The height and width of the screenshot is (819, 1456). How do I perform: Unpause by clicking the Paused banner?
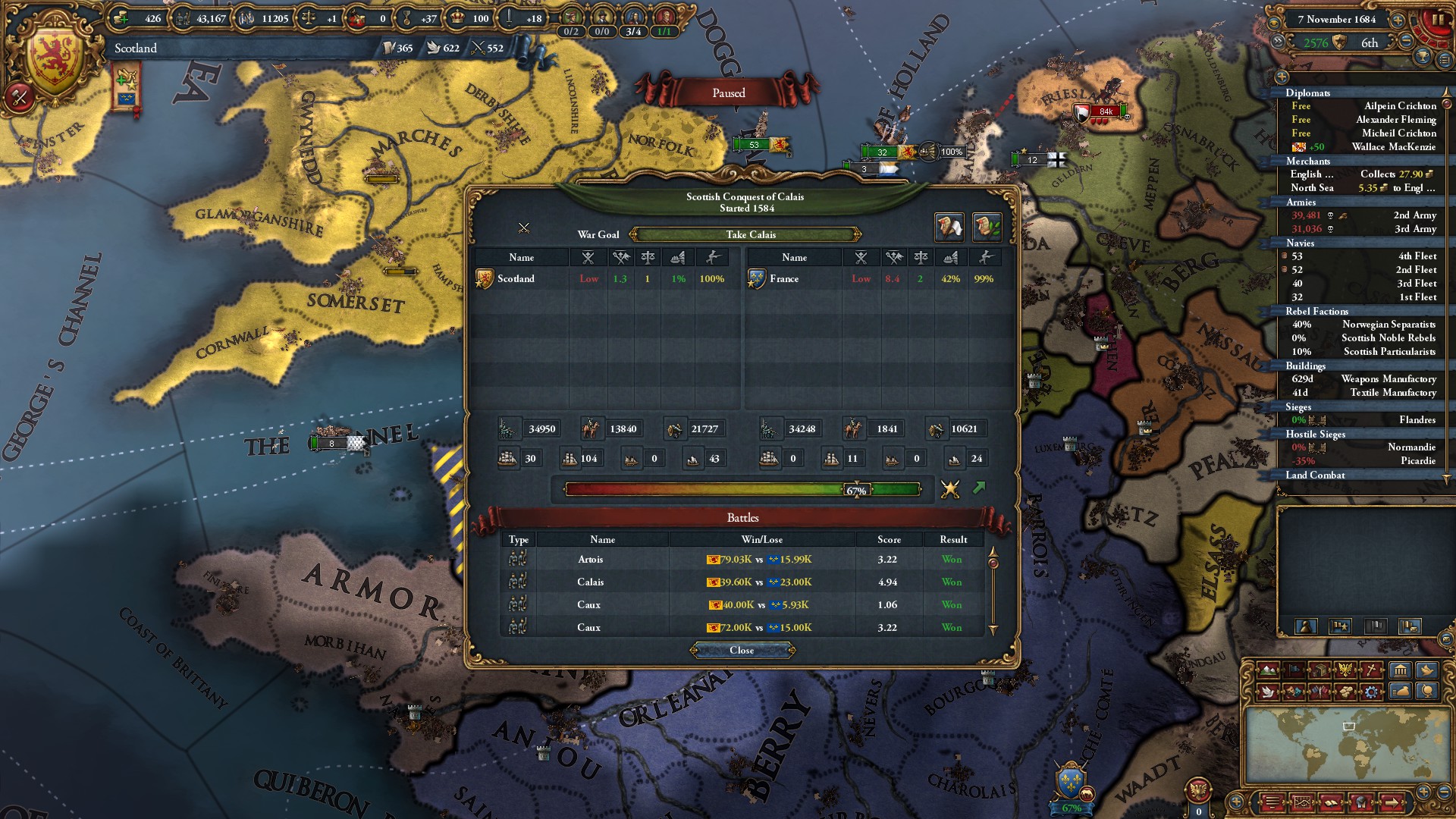coord(728,92)
